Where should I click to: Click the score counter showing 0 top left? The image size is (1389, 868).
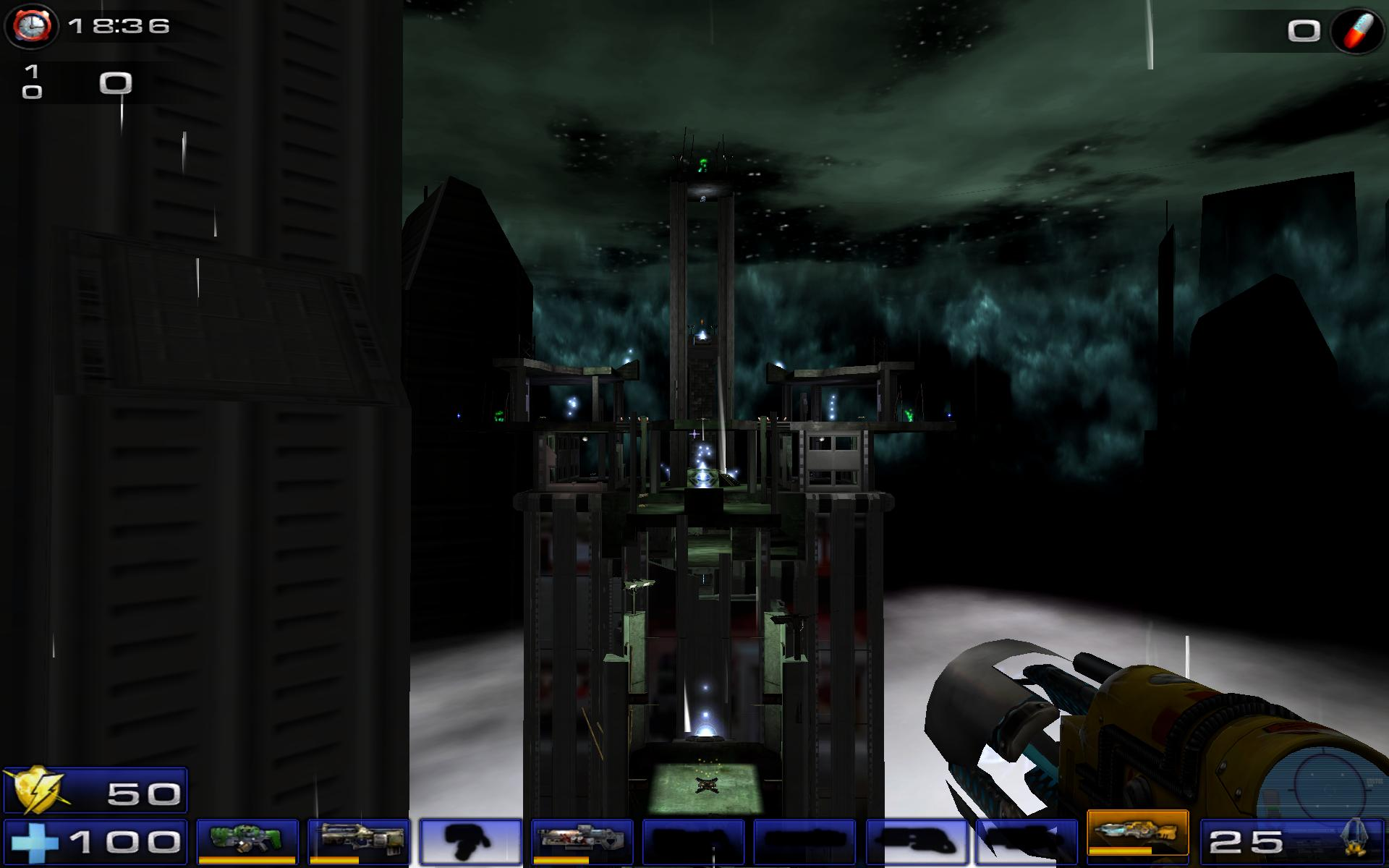(x=116, y=83)
